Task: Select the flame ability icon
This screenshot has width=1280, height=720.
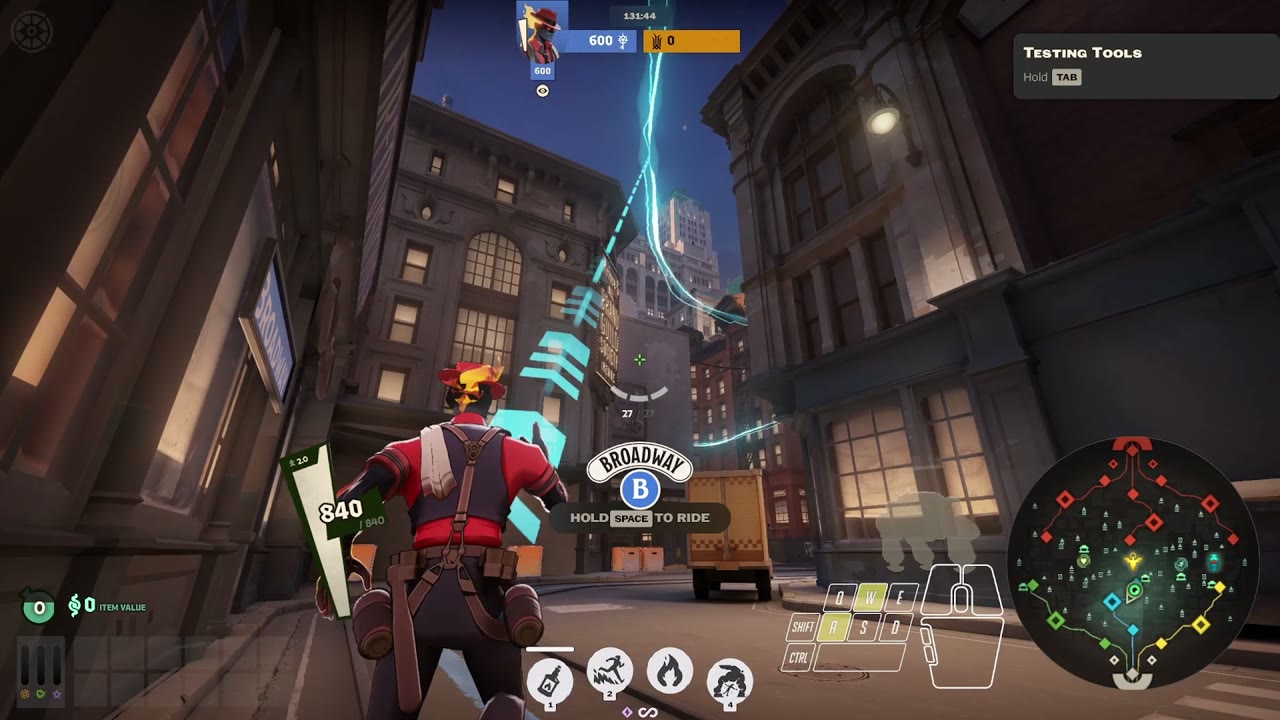Action: (669, 671)
